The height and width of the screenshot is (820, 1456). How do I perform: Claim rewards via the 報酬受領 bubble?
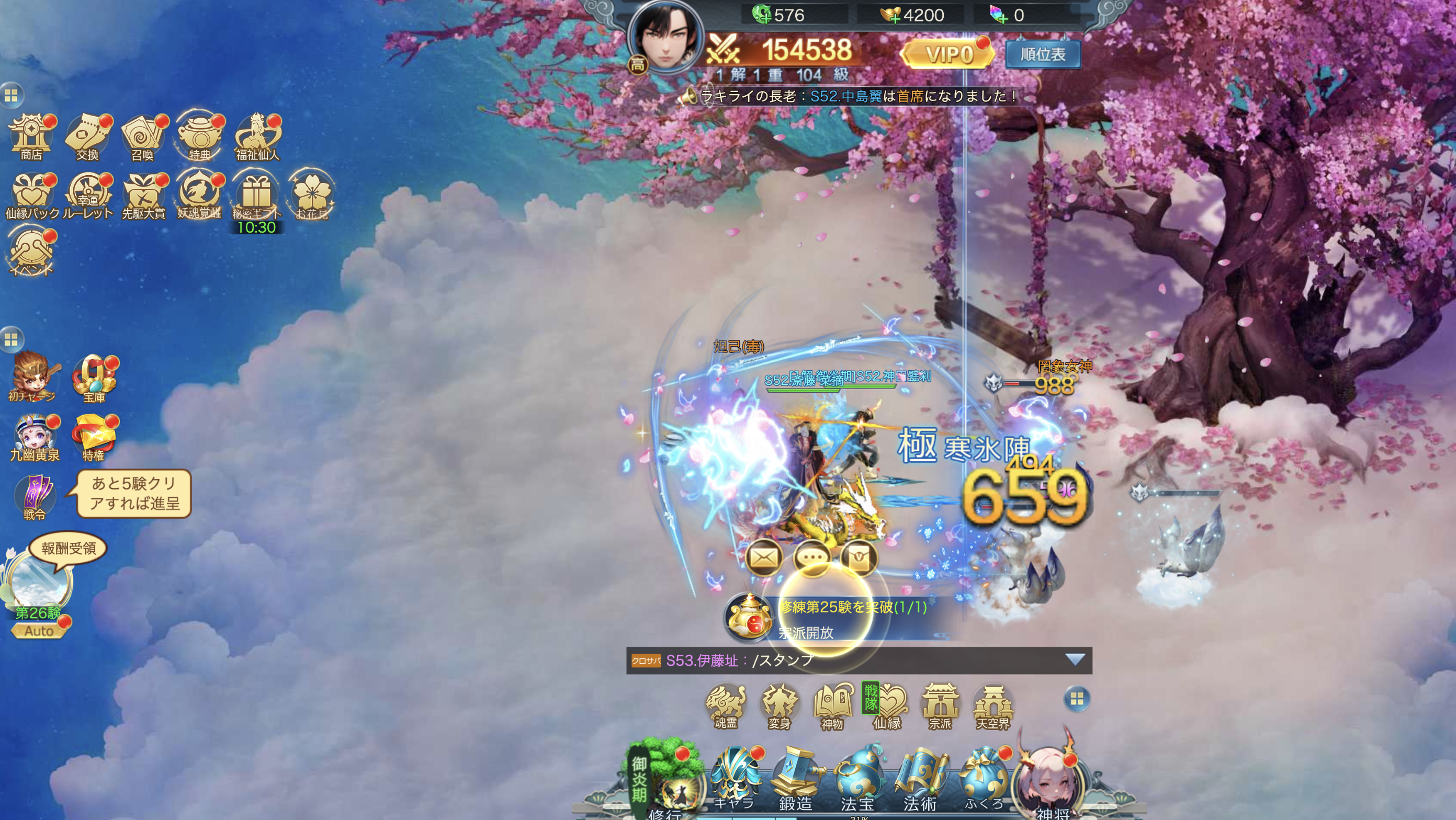click(69, 548)
